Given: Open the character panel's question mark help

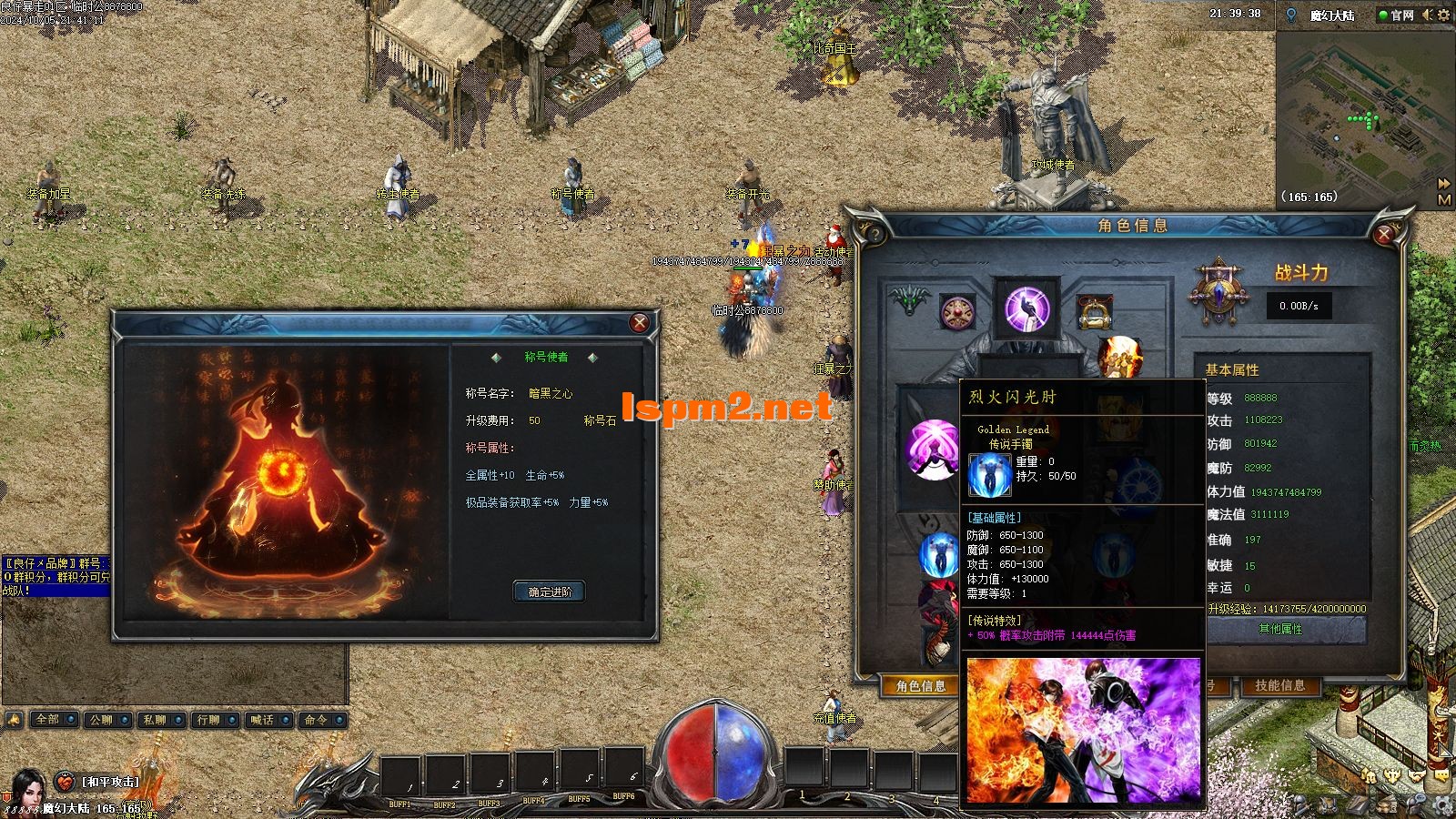Looking at the screenshot, I should [874, 235].
